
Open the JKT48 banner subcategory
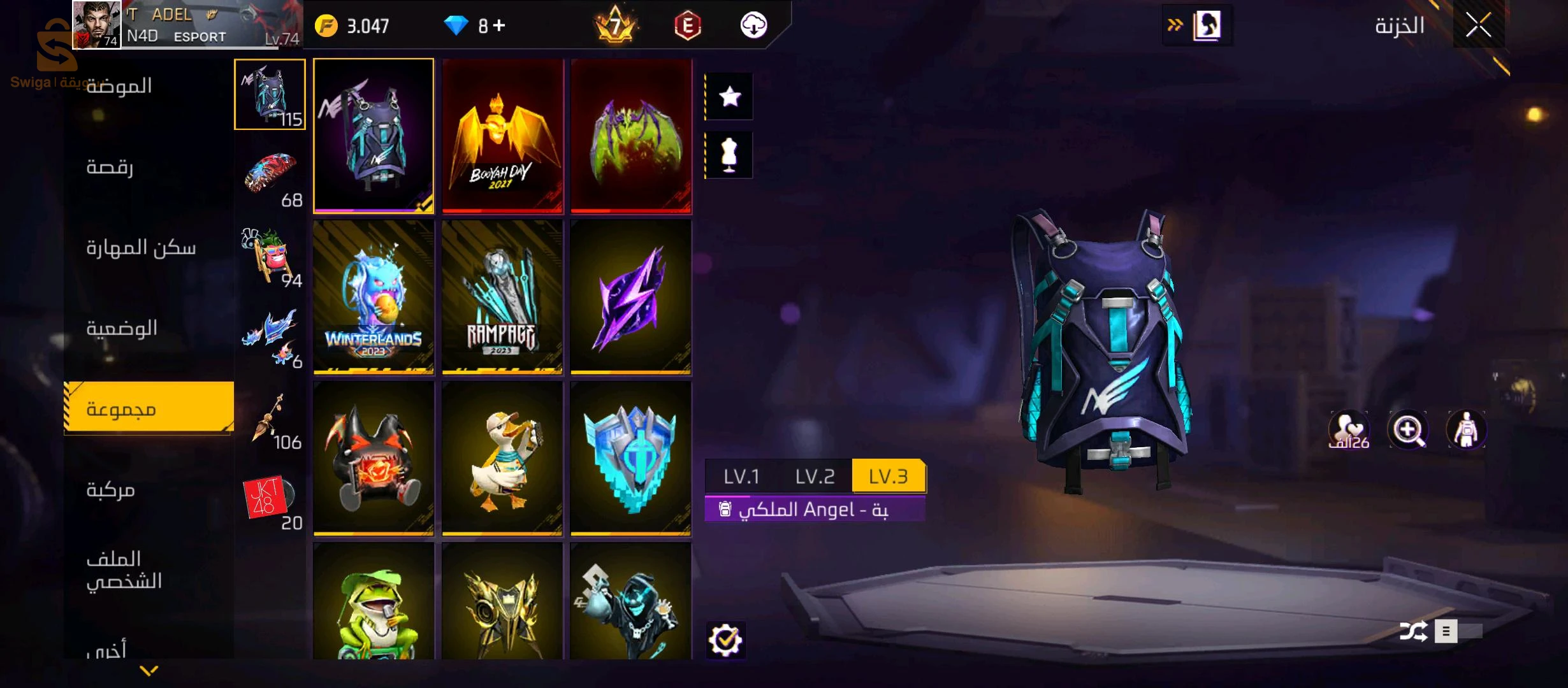(x=270, y=499)
